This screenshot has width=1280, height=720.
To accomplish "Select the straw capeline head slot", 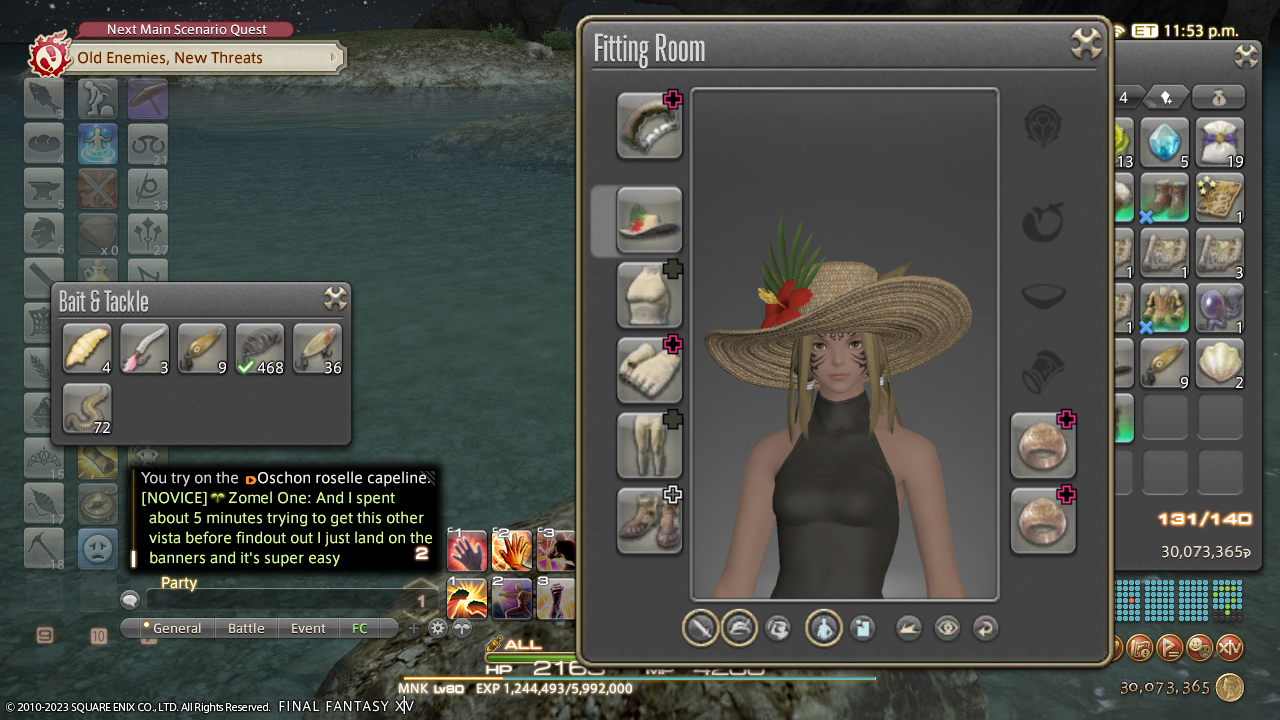I will (x=649, y=220).
